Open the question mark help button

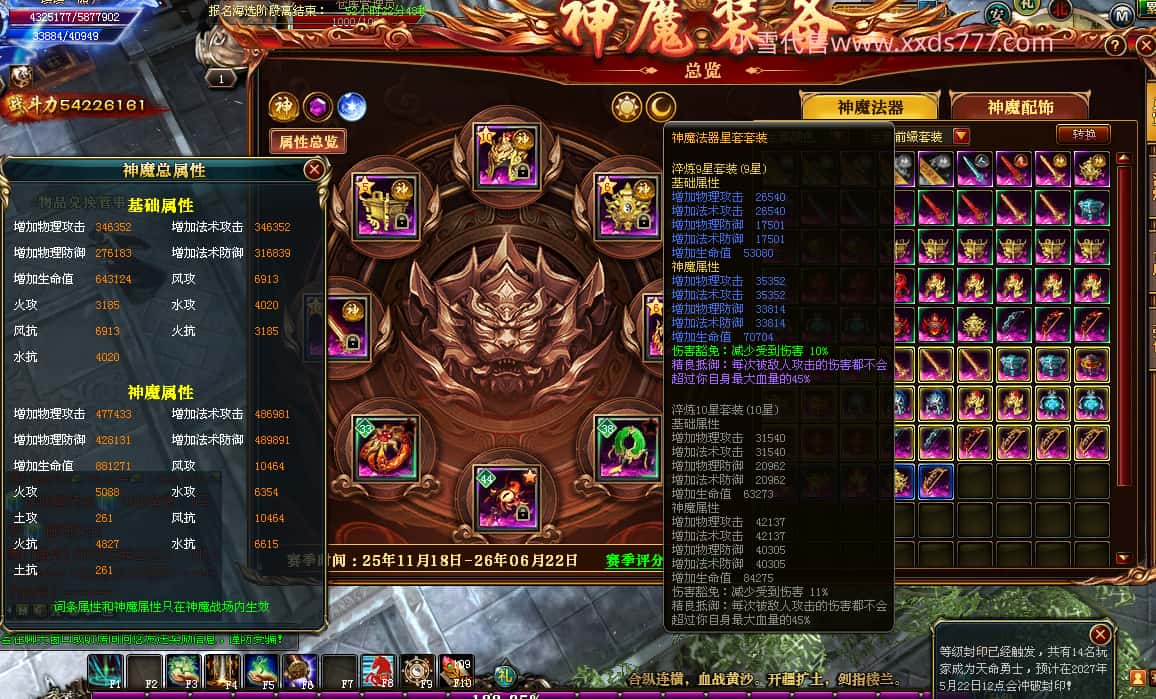pyautogui.click(x=1115, y=46)
